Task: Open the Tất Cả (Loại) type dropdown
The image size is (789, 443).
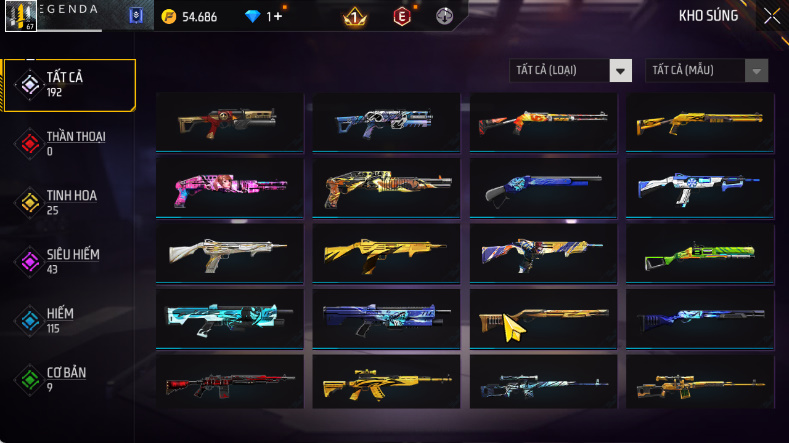Action: (x=621, y=70)
